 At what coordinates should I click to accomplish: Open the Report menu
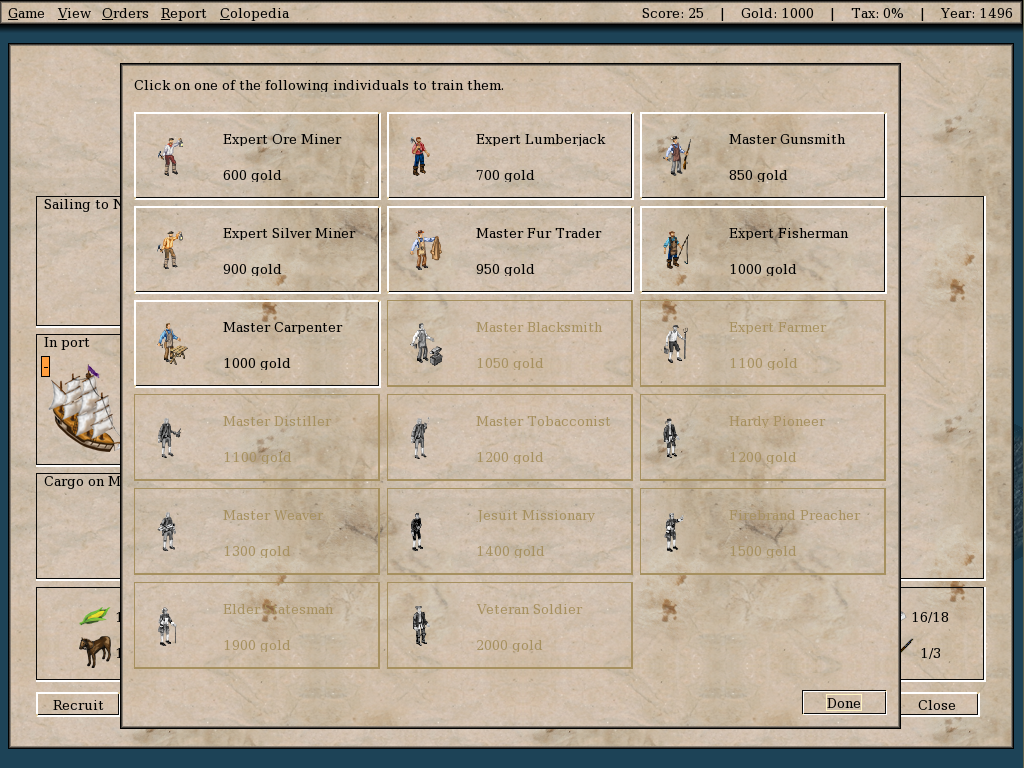tap(183, 13)
